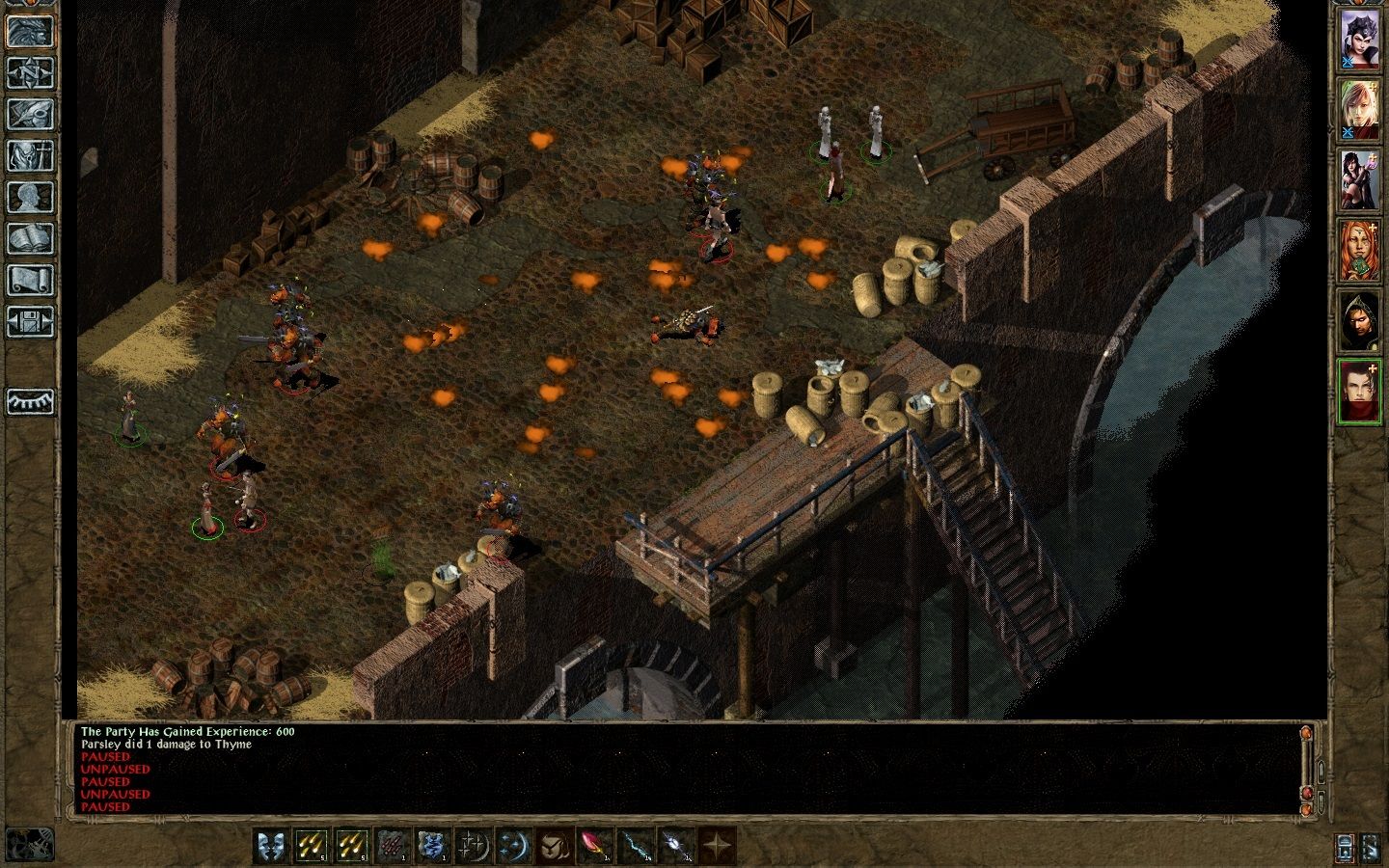Pick the hooded man portrait
Image resolution: width=1389 pixels, height=868 pixels.
pos(1359,320)
